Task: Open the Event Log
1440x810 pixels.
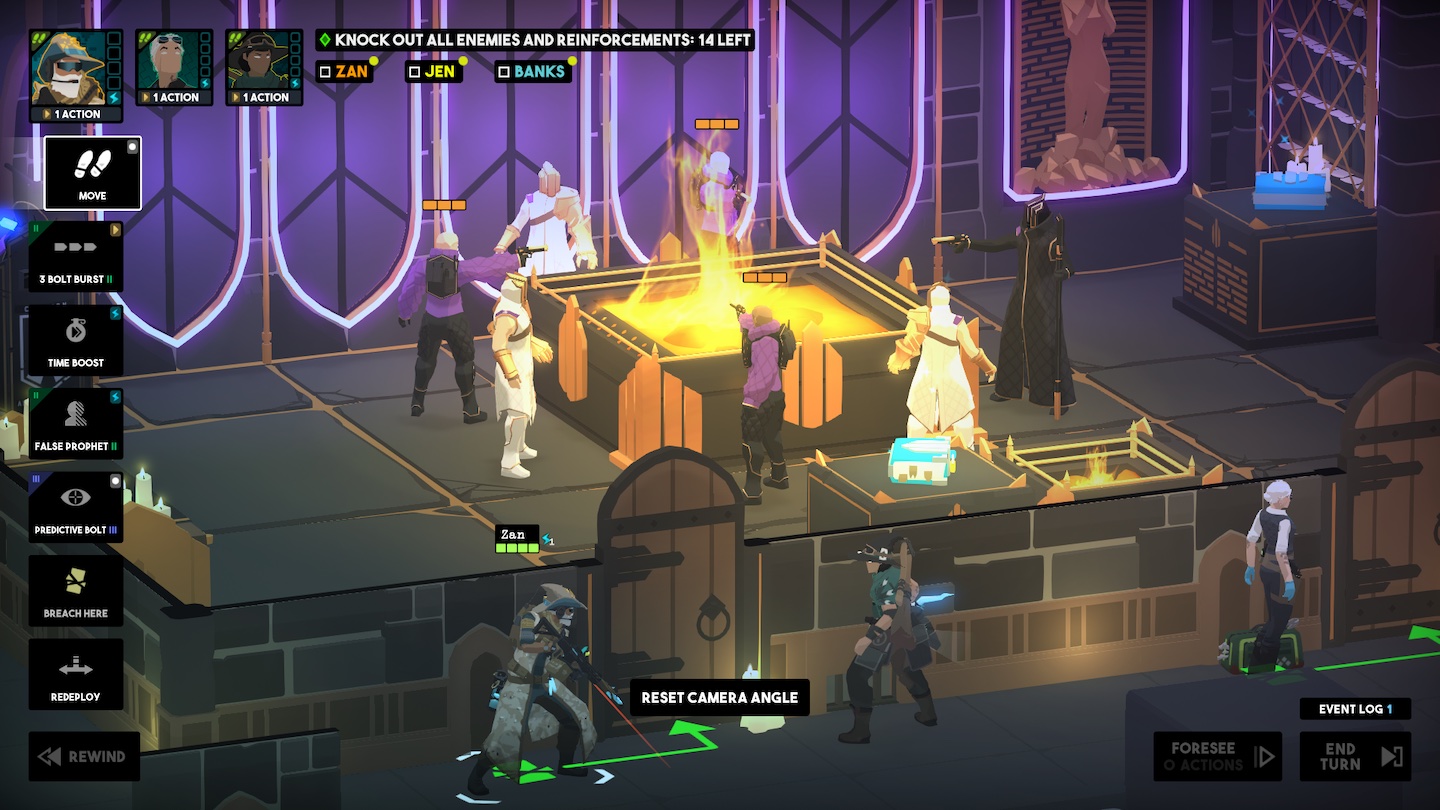Action: click(1355, 709)
